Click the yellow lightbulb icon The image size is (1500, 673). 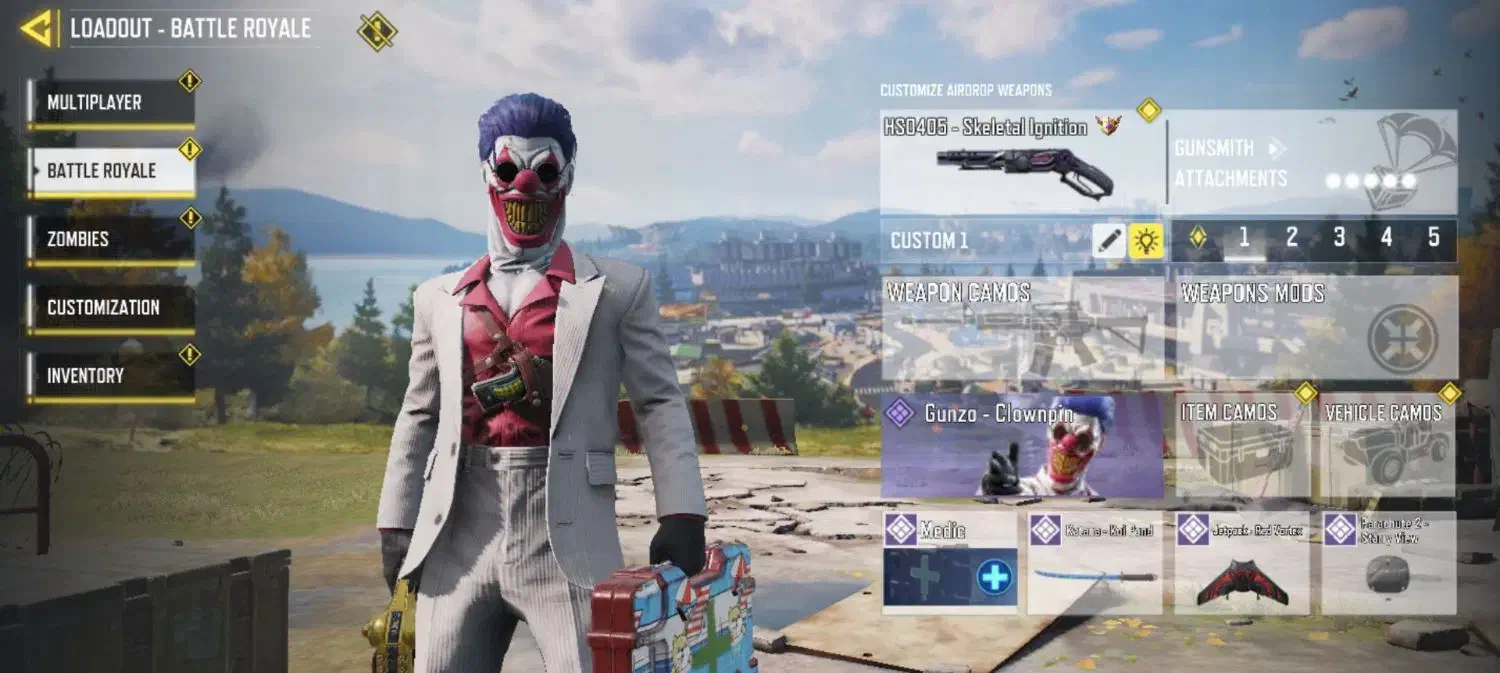[1146, 240]
